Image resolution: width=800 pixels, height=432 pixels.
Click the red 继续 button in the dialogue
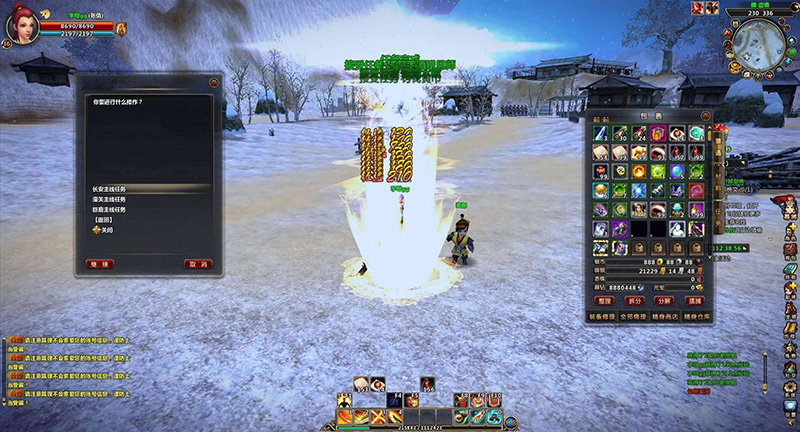[101, 264]
